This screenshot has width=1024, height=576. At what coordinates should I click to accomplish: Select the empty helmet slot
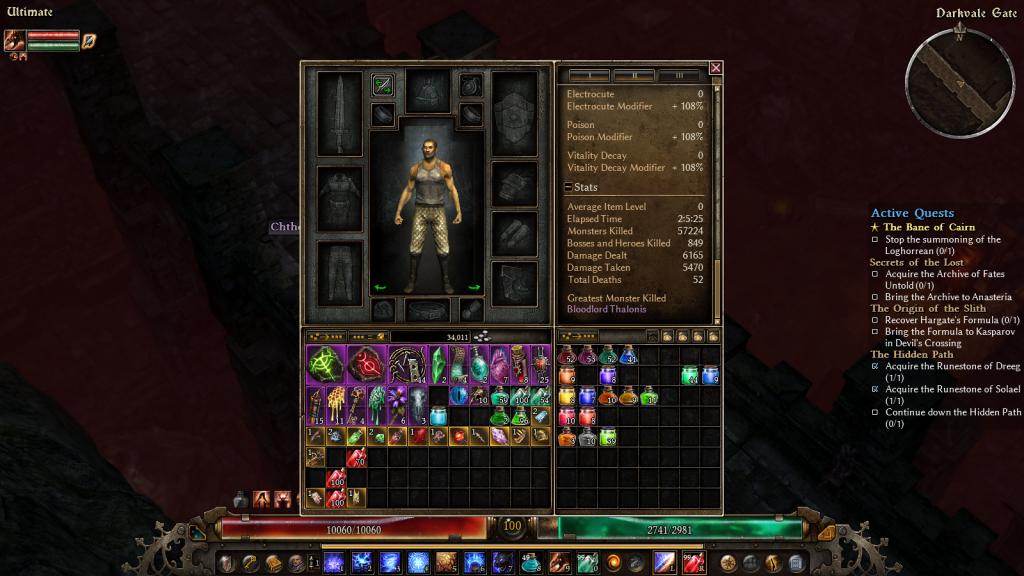(427, 90)
